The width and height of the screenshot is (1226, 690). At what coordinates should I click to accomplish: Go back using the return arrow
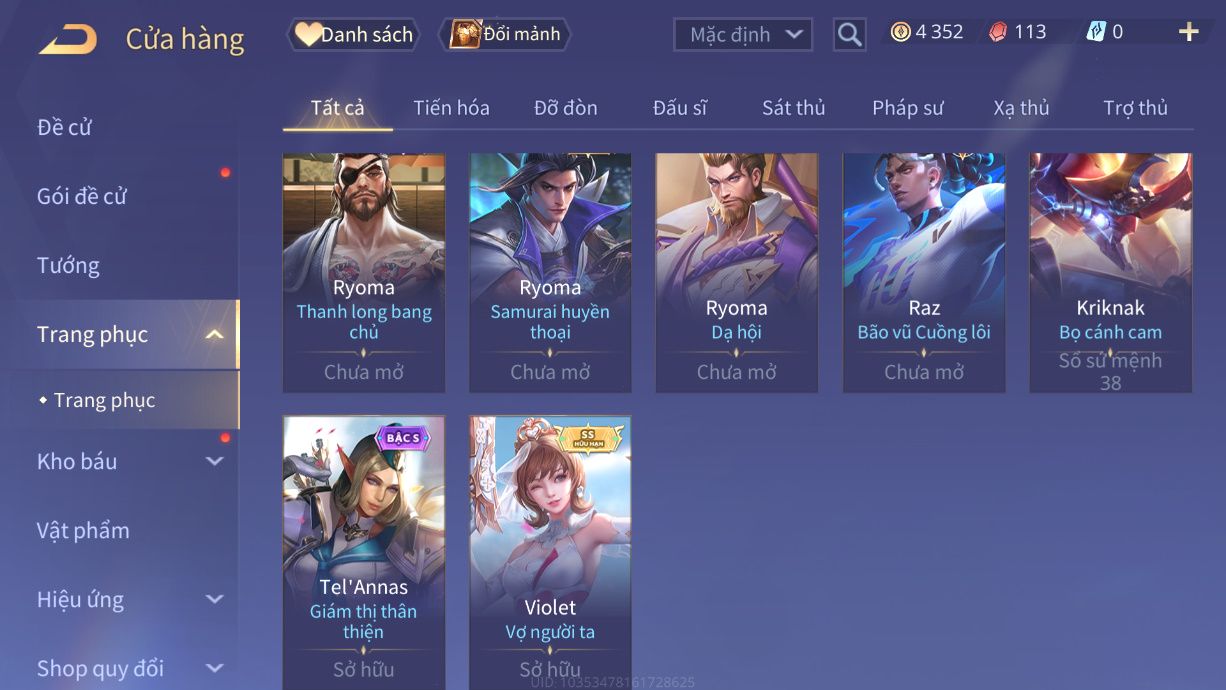click(68, 39)
